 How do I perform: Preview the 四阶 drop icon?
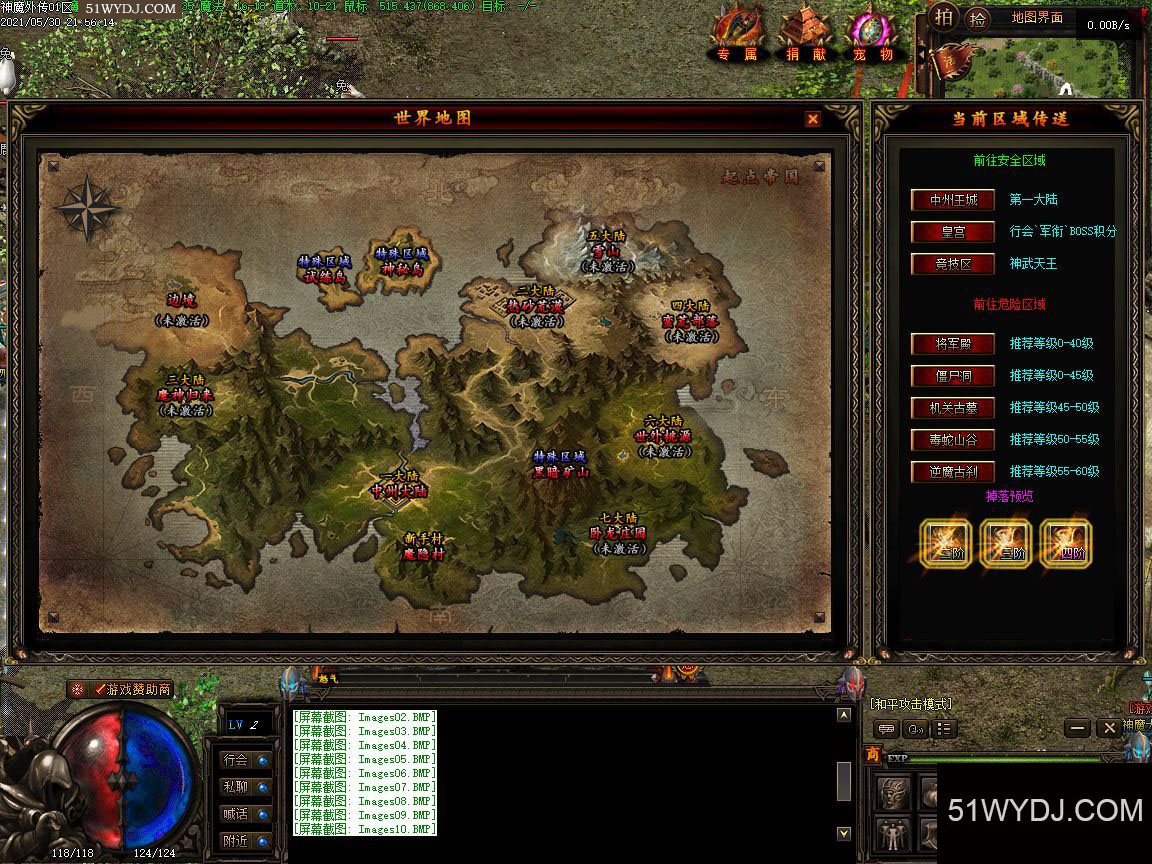click(1065, 543)
